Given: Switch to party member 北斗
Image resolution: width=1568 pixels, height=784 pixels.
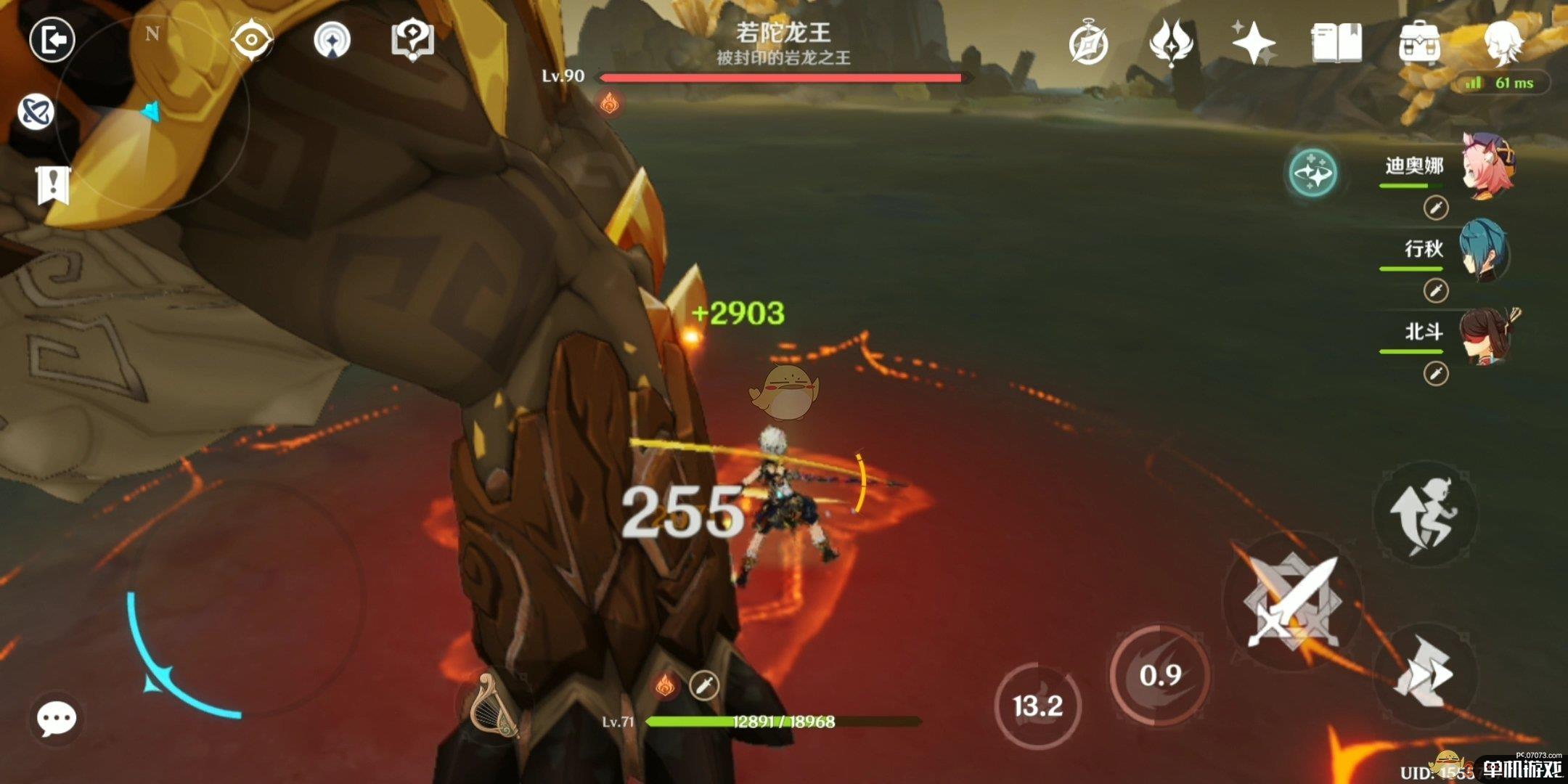Looking at the screenshot, I should click(x=1485, y=334).
